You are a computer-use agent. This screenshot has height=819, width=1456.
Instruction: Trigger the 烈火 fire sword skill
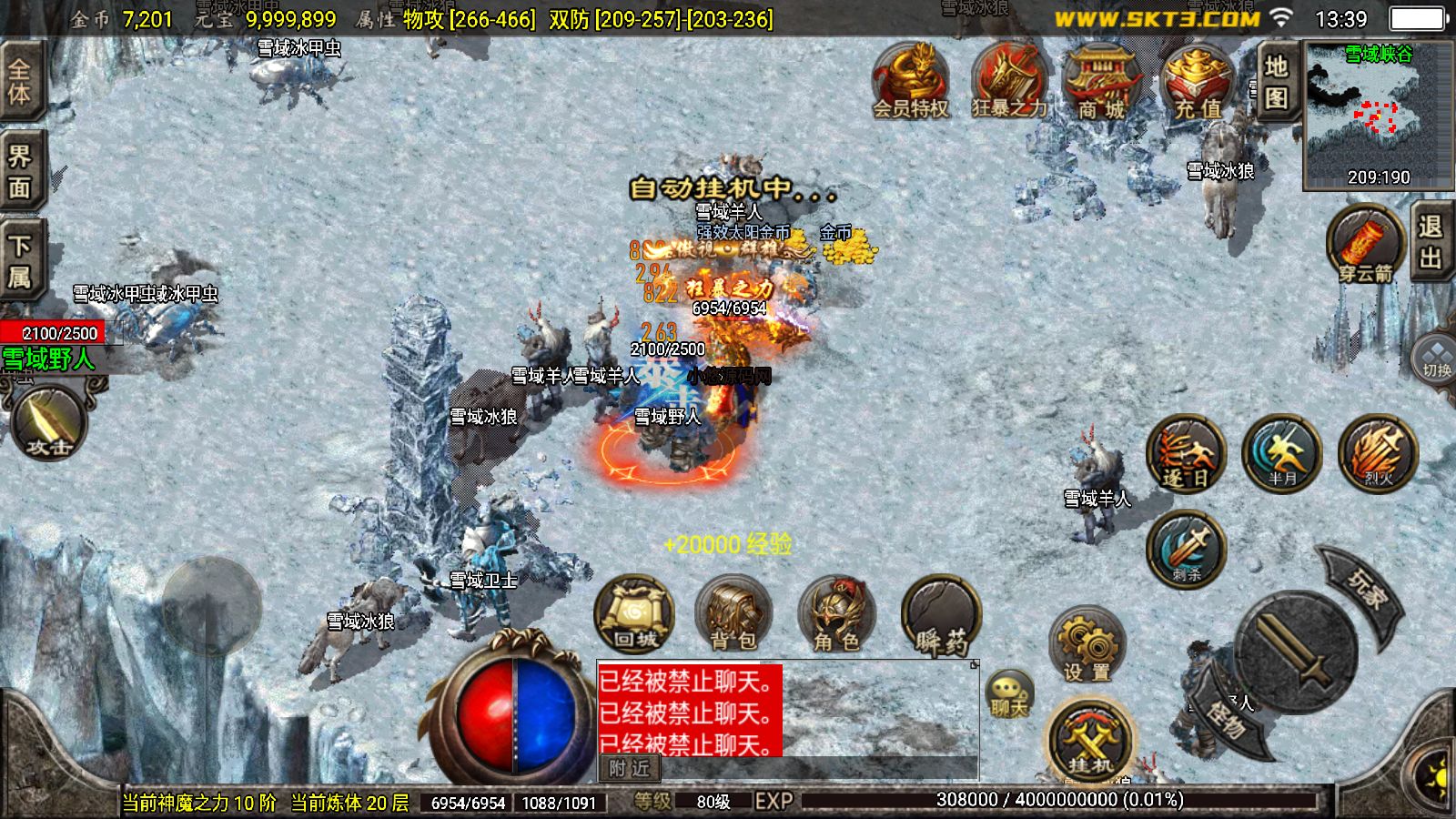(x=1378, y=453)
